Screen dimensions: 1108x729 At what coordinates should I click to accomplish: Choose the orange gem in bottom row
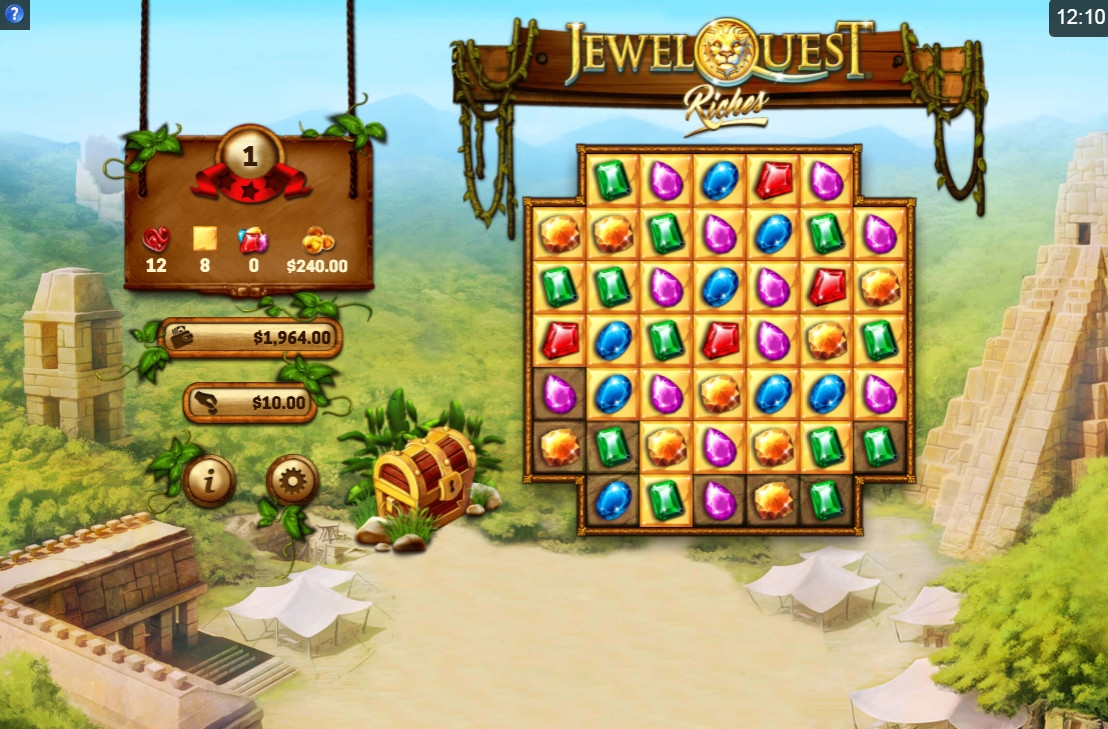pyautogui.click(x=773, y=500)
